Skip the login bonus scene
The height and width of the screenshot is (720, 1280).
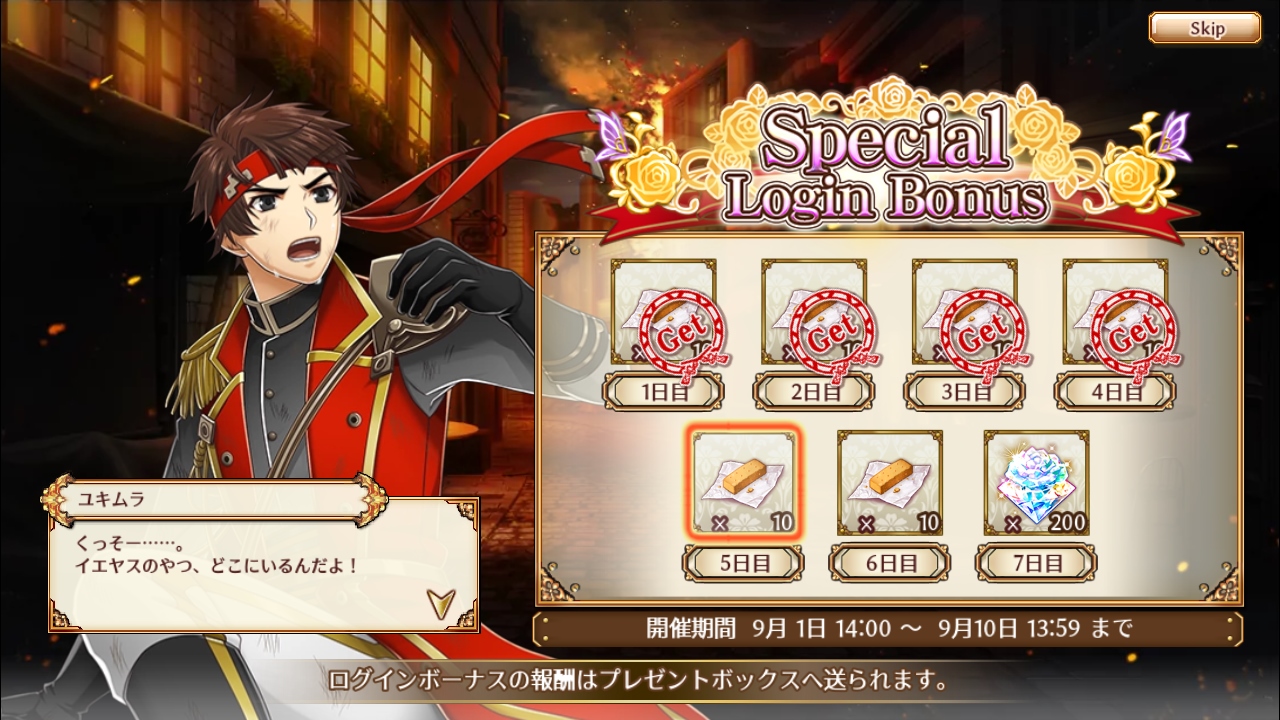click(1204, 28)
